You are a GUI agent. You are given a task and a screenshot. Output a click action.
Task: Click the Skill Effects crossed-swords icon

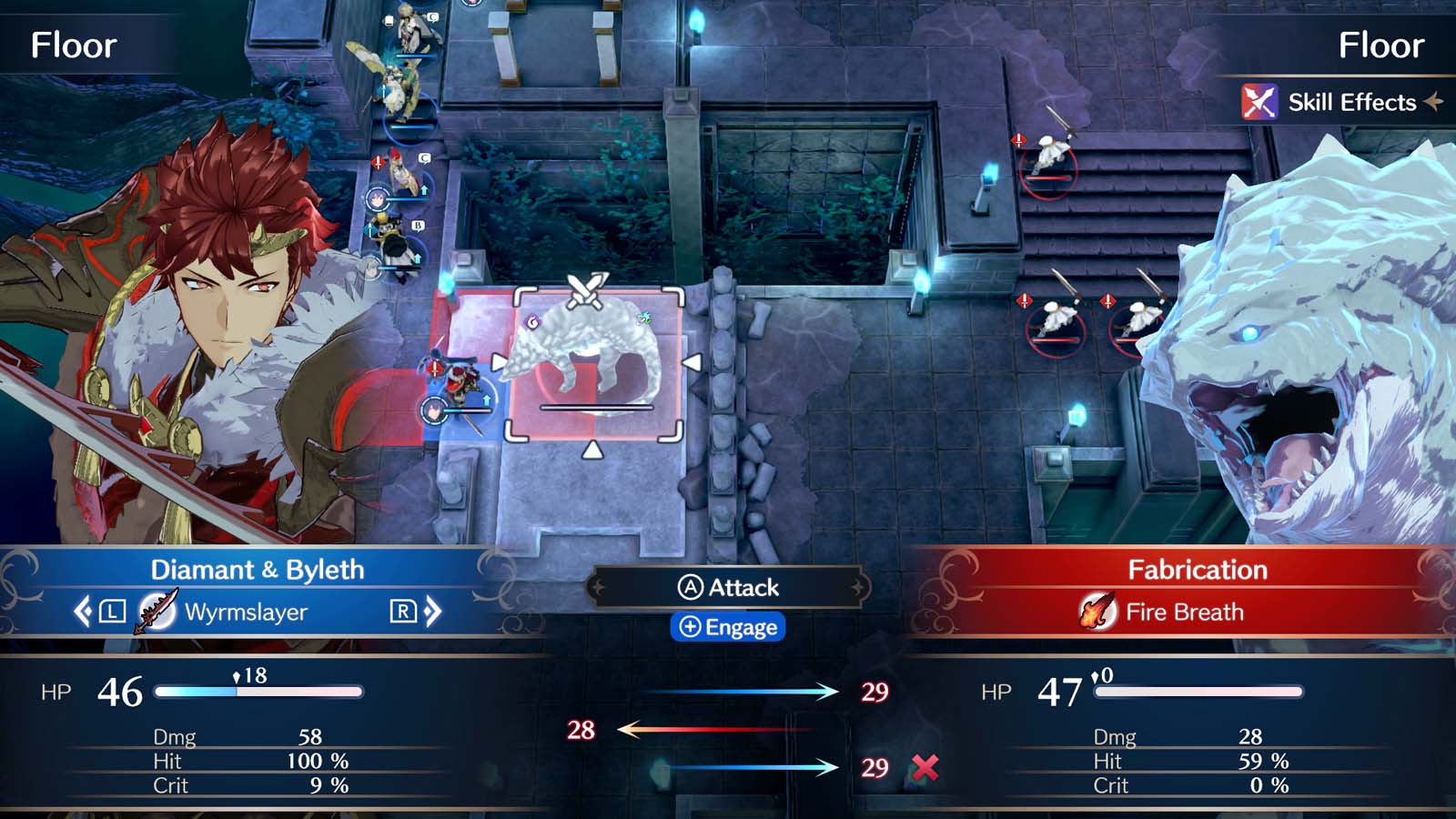(1259, 102)
